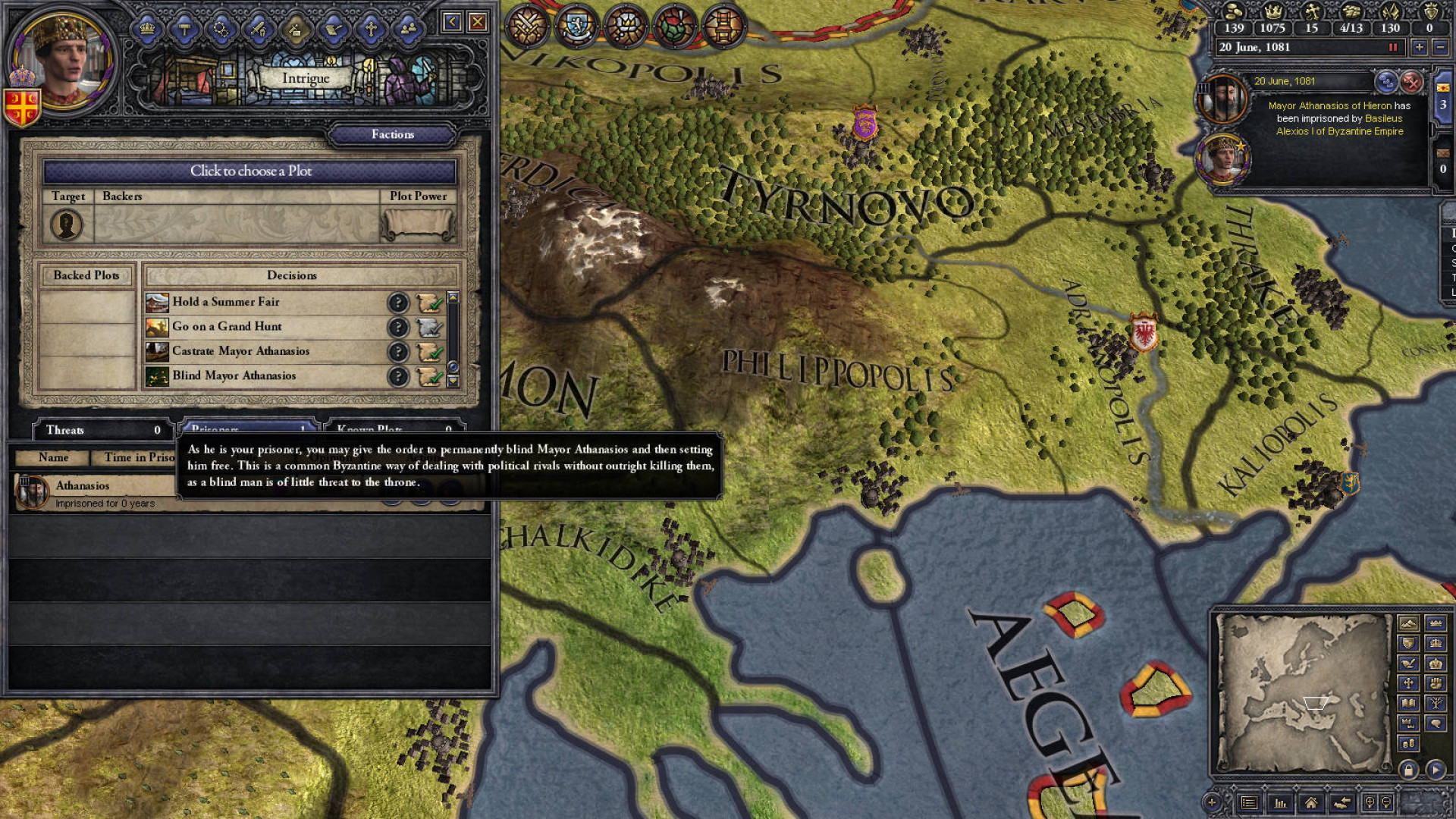Confirm the Hold a Summer Fair decision
1456x819 pixels.
[429, 303]
